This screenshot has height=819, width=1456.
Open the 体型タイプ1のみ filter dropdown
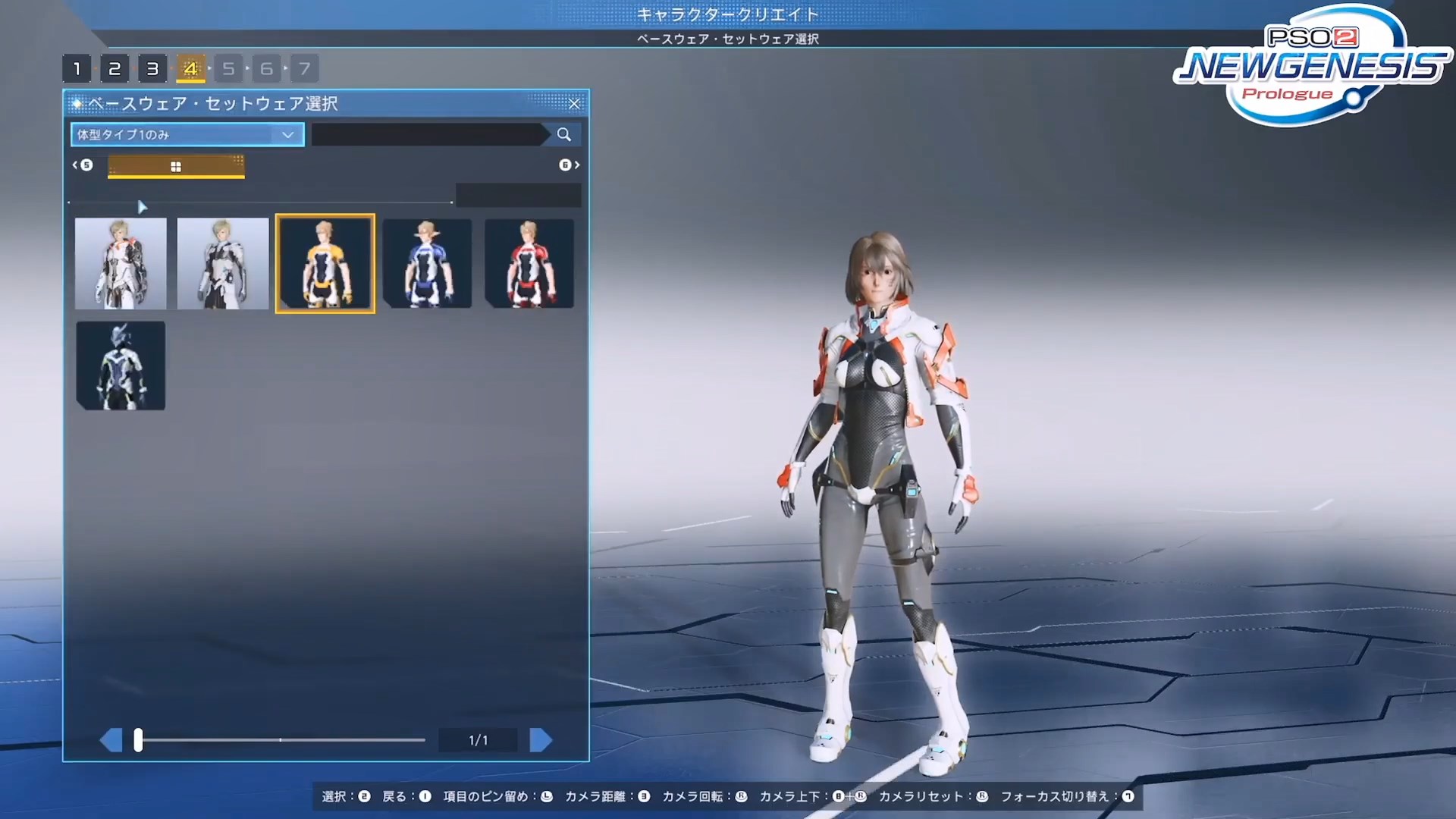tap(186, 134)
